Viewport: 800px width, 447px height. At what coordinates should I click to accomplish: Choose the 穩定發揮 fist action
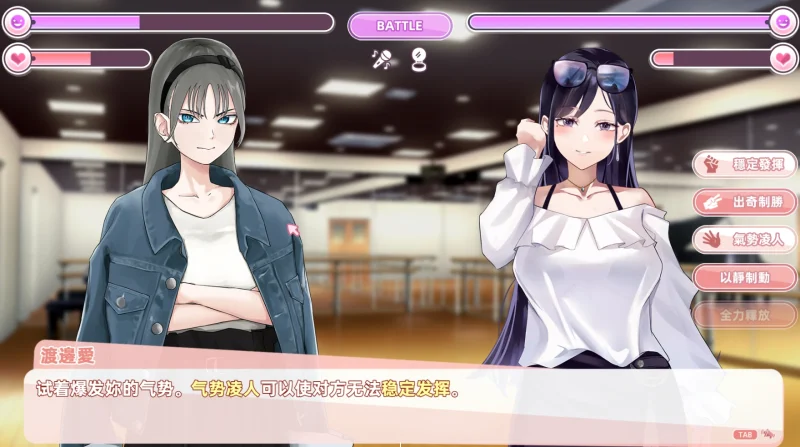point(745,164)
